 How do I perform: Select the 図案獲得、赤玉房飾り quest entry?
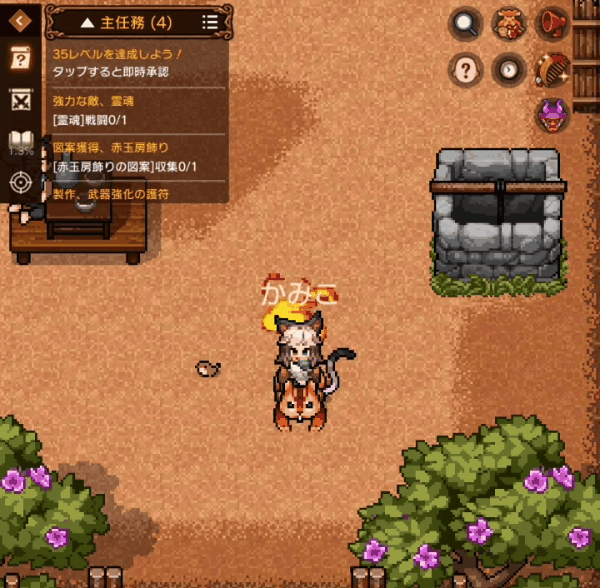[x=138, y=157]
